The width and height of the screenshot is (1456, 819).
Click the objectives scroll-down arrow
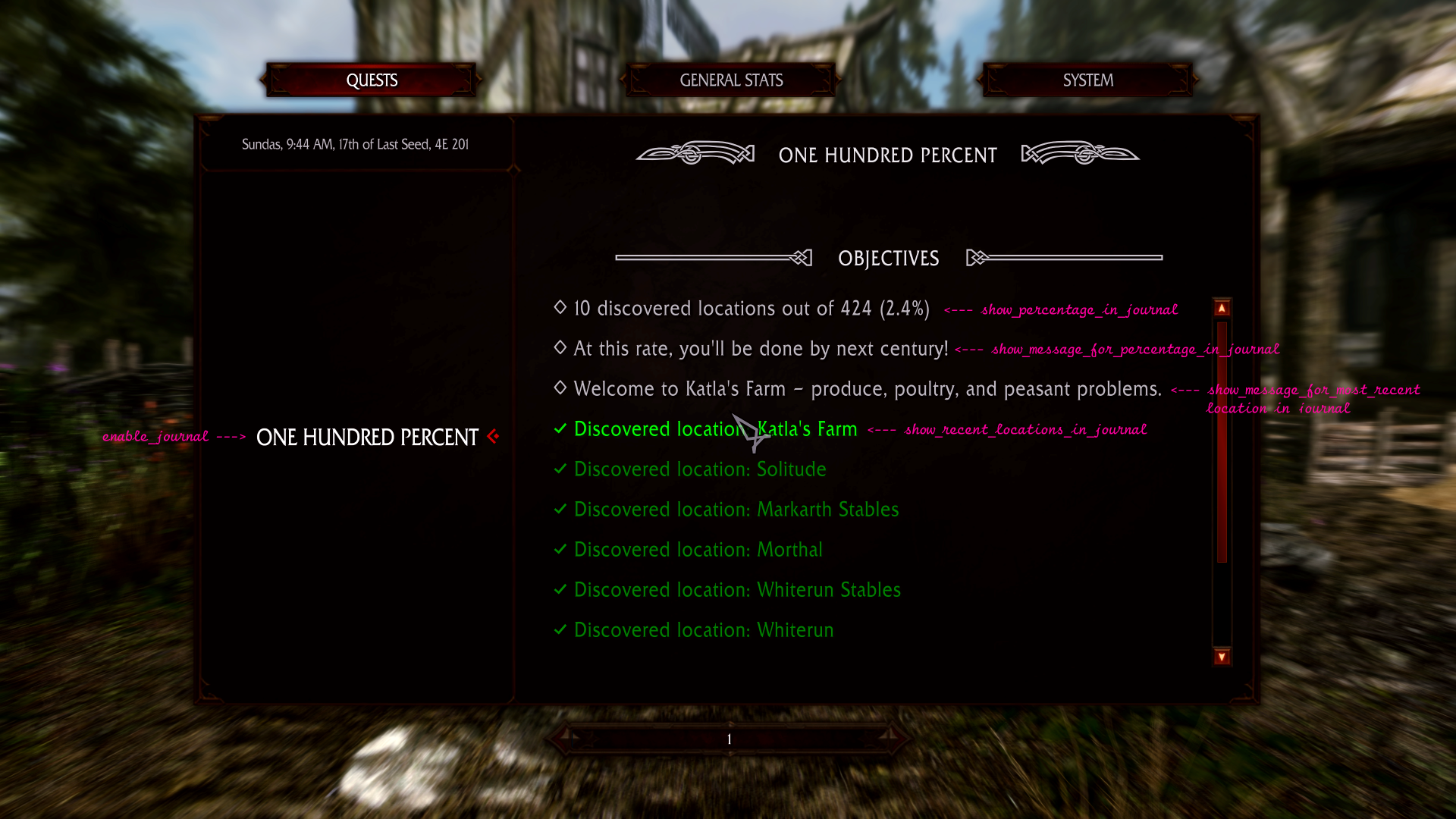tap(1222, 657)
